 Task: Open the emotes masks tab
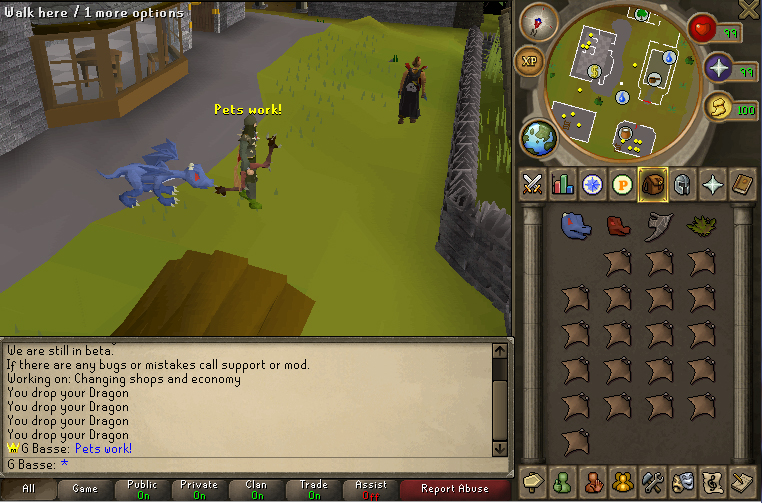click(x=682, y=481)
